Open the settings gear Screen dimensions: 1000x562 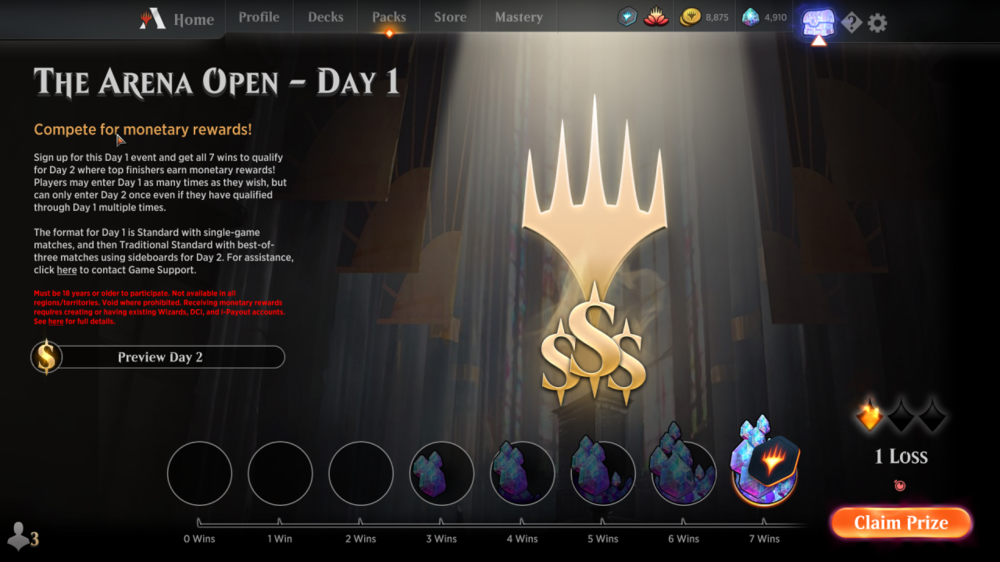877,22
